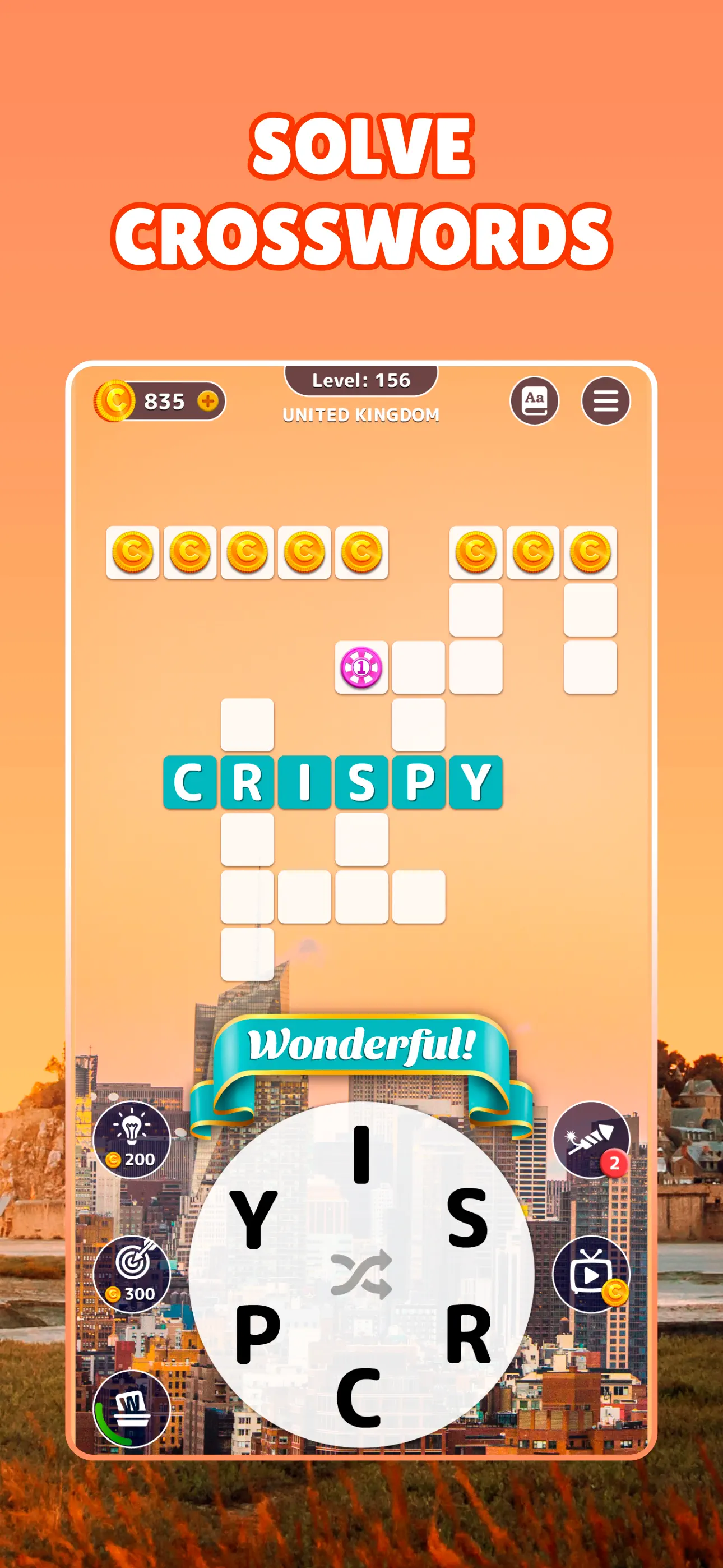
Task: Collect the pink number-one token on the grid
Action: coord(360,668)
